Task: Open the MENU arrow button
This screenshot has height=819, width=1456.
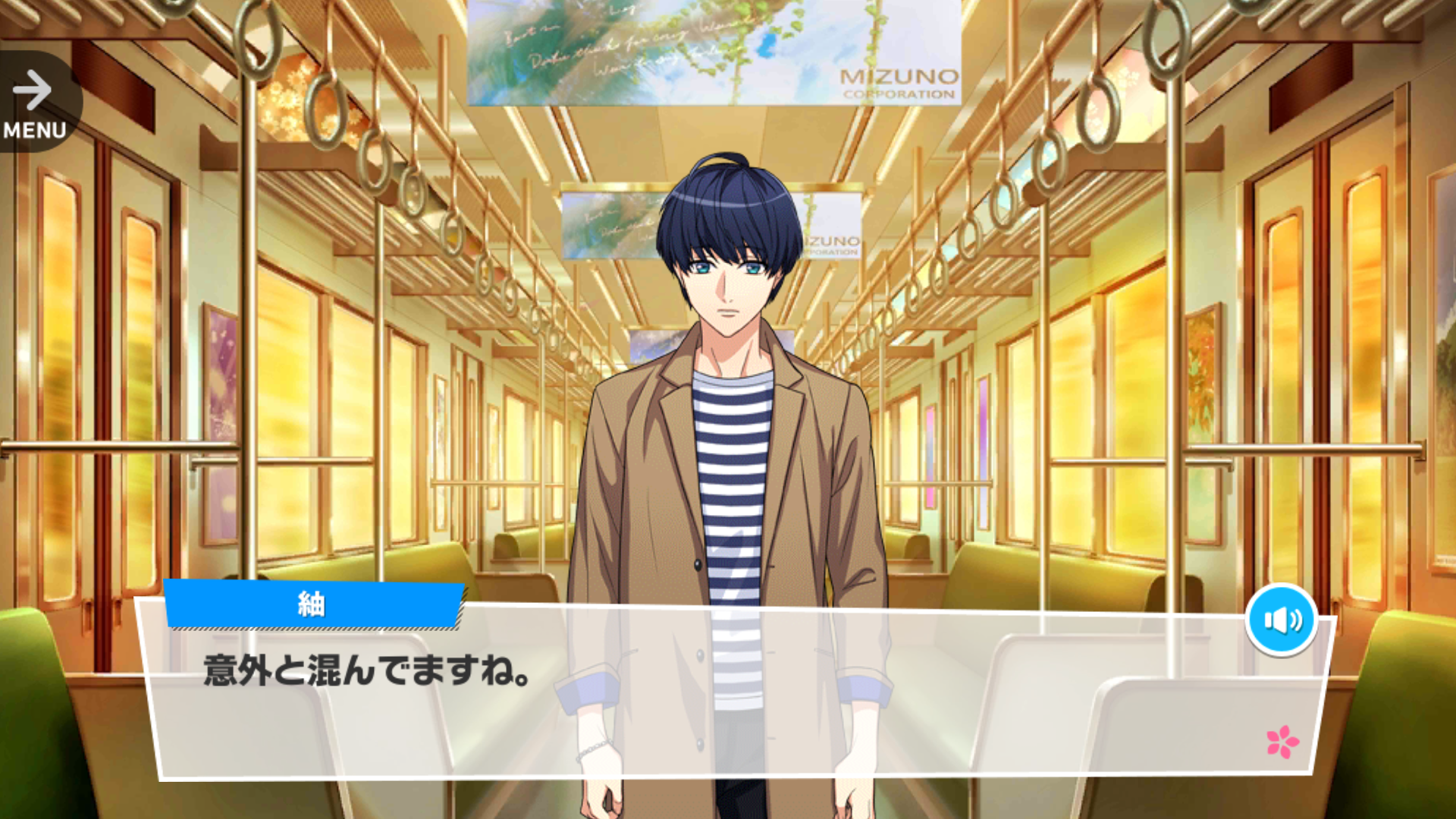Action: 34,103
